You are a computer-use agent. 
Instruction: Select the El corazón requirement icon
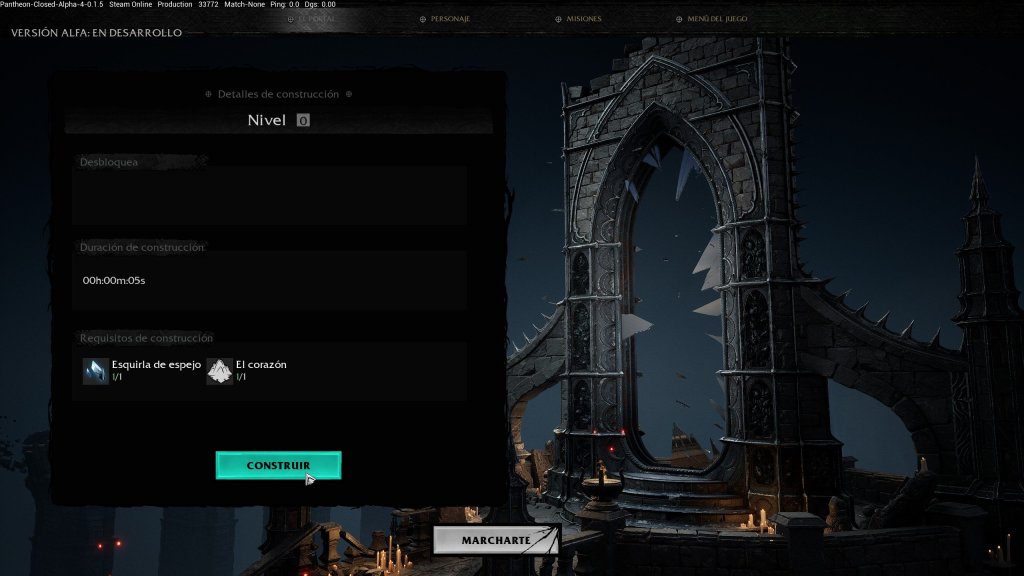220,371
